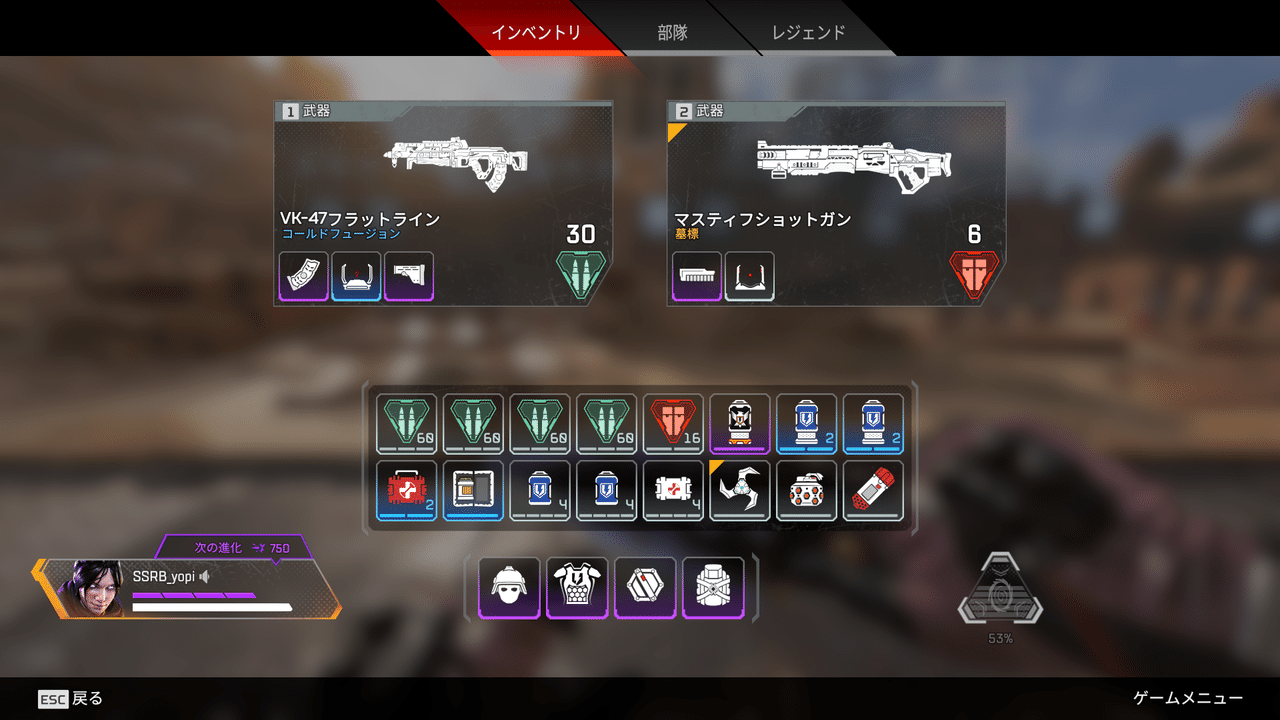Open the med kit inventory slot

tap(405, 490)
